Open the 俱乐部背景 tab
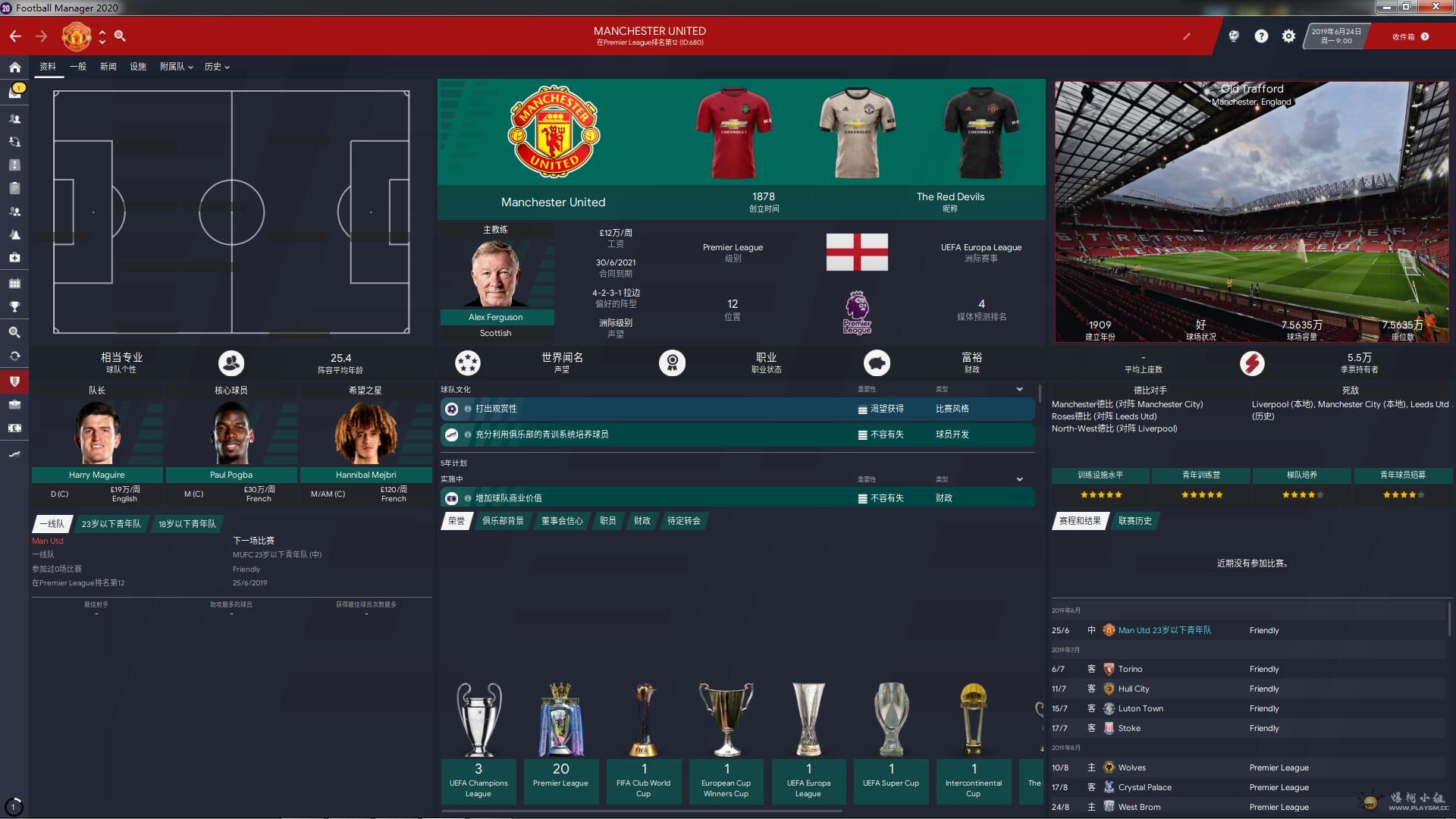This screenshot has height=819, width=1456. point(503,521)
